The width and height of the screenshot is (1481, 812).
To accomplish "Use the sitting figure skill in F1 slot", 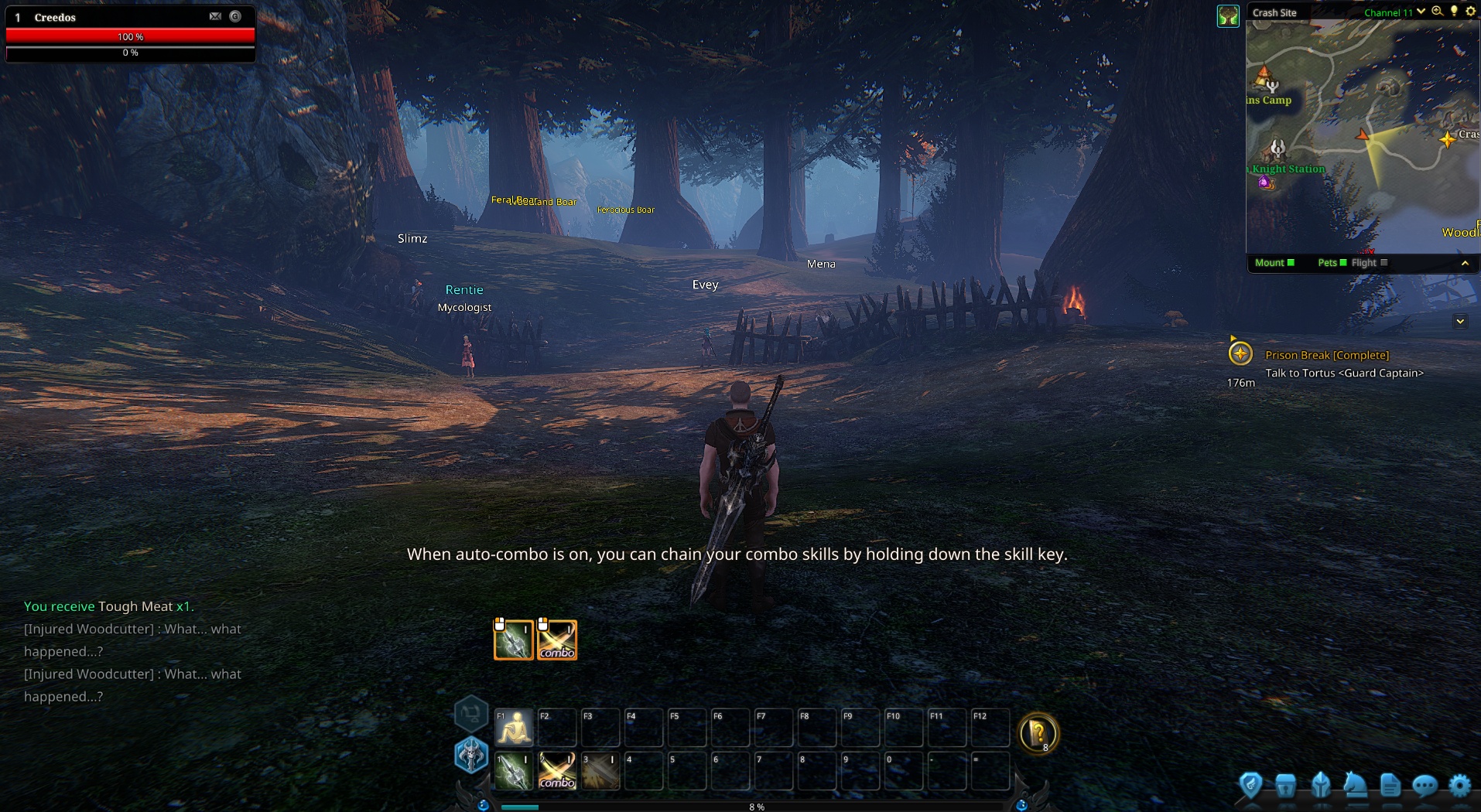I will pyautogui.click(x=514, y=728).
